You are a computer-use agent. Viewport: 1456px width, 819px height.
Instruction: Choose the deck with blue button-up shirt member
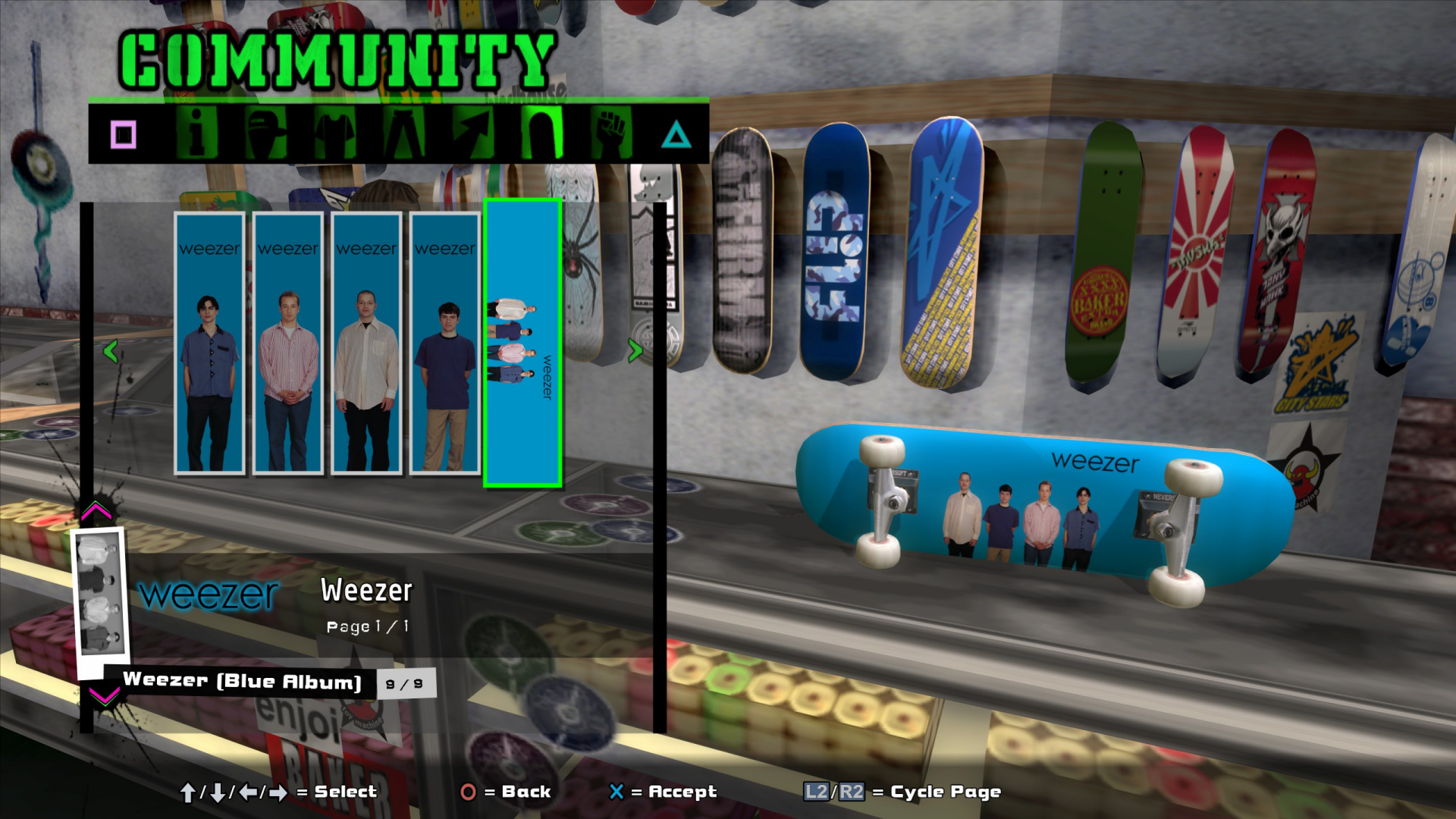click(209, 343)
